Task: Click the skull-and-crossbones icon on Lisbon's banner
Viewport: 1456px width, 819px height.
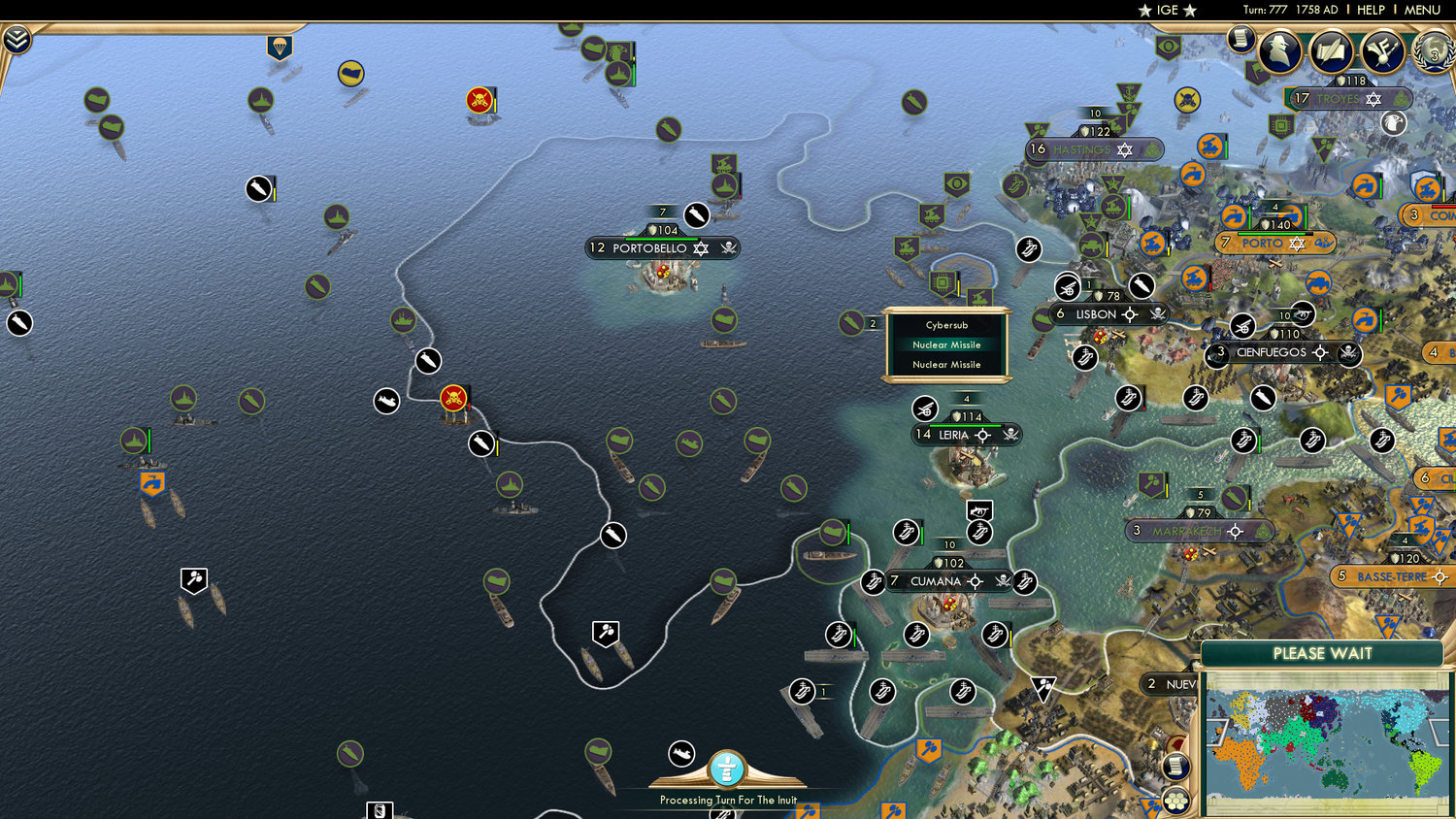Action: coord(1156,314)
